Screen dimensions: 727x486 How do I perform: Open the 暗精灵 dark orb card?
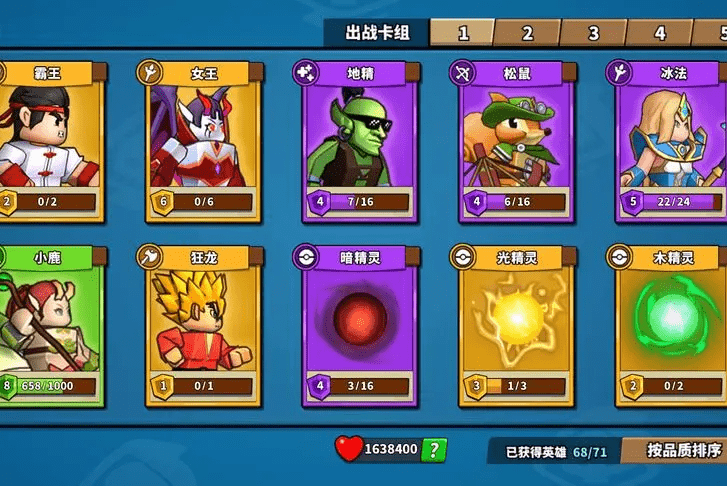[354, 326]
